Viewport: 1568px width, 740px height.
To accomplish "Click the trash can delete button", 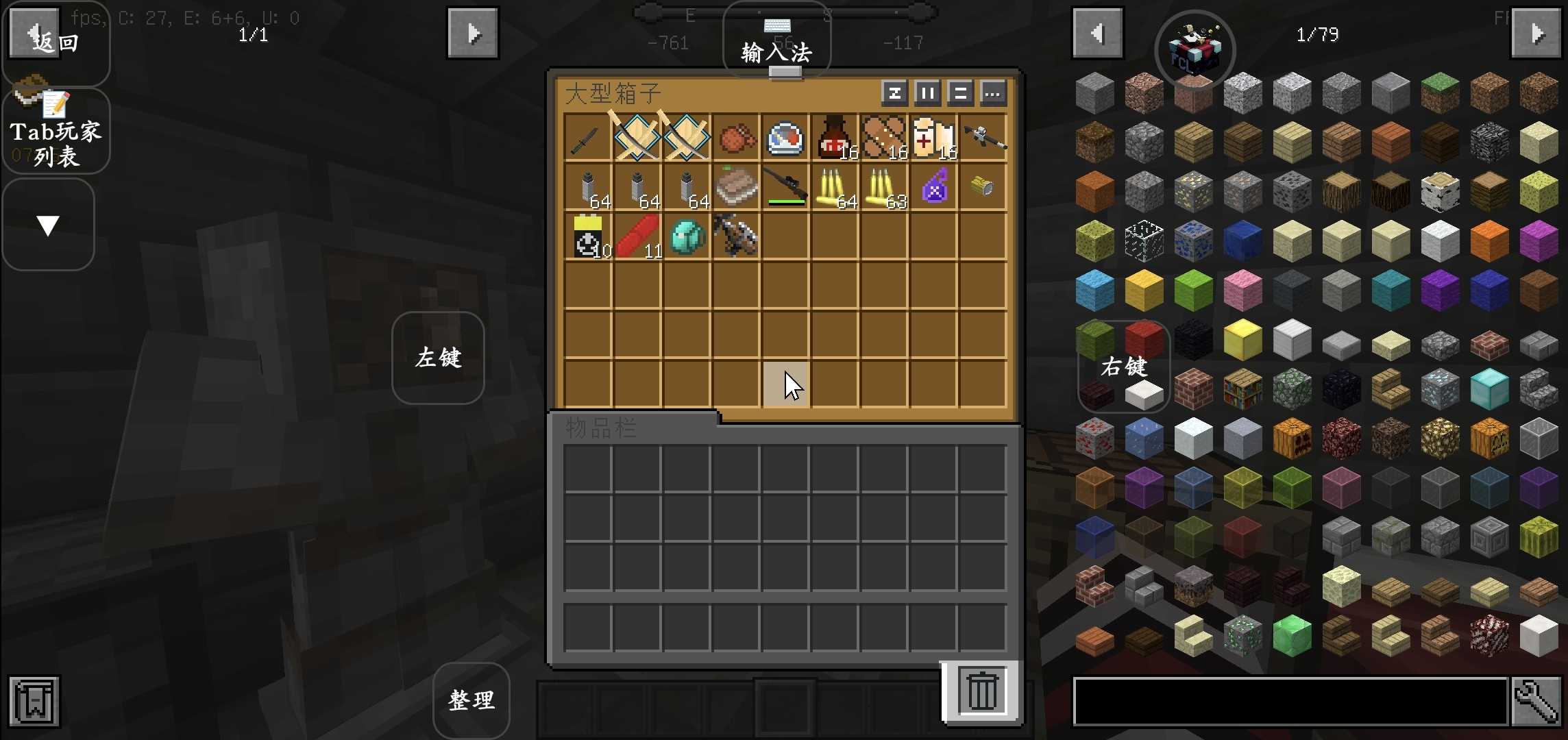I will click(981, 692).
